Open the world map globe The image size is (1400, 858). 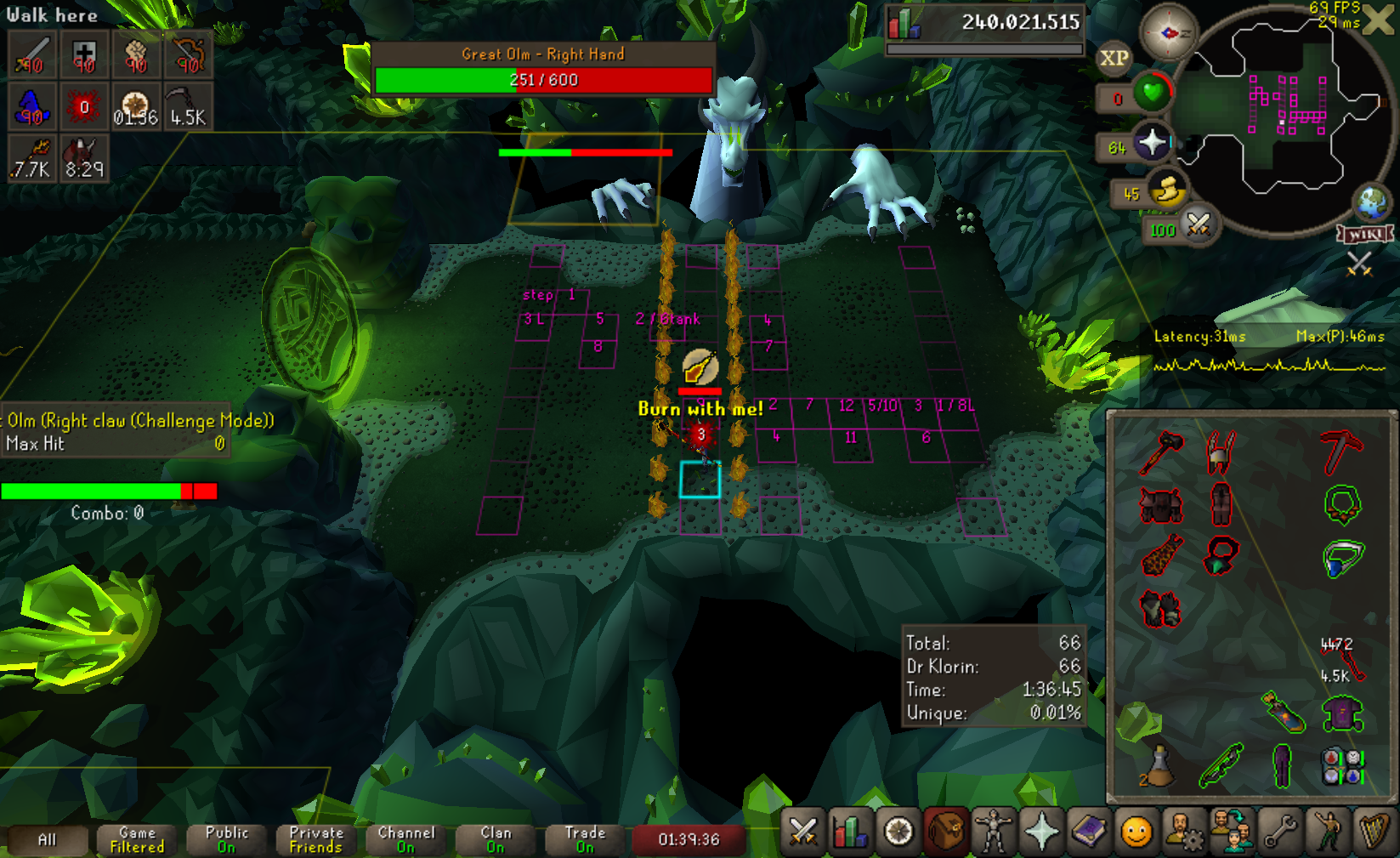(1371, 202)
